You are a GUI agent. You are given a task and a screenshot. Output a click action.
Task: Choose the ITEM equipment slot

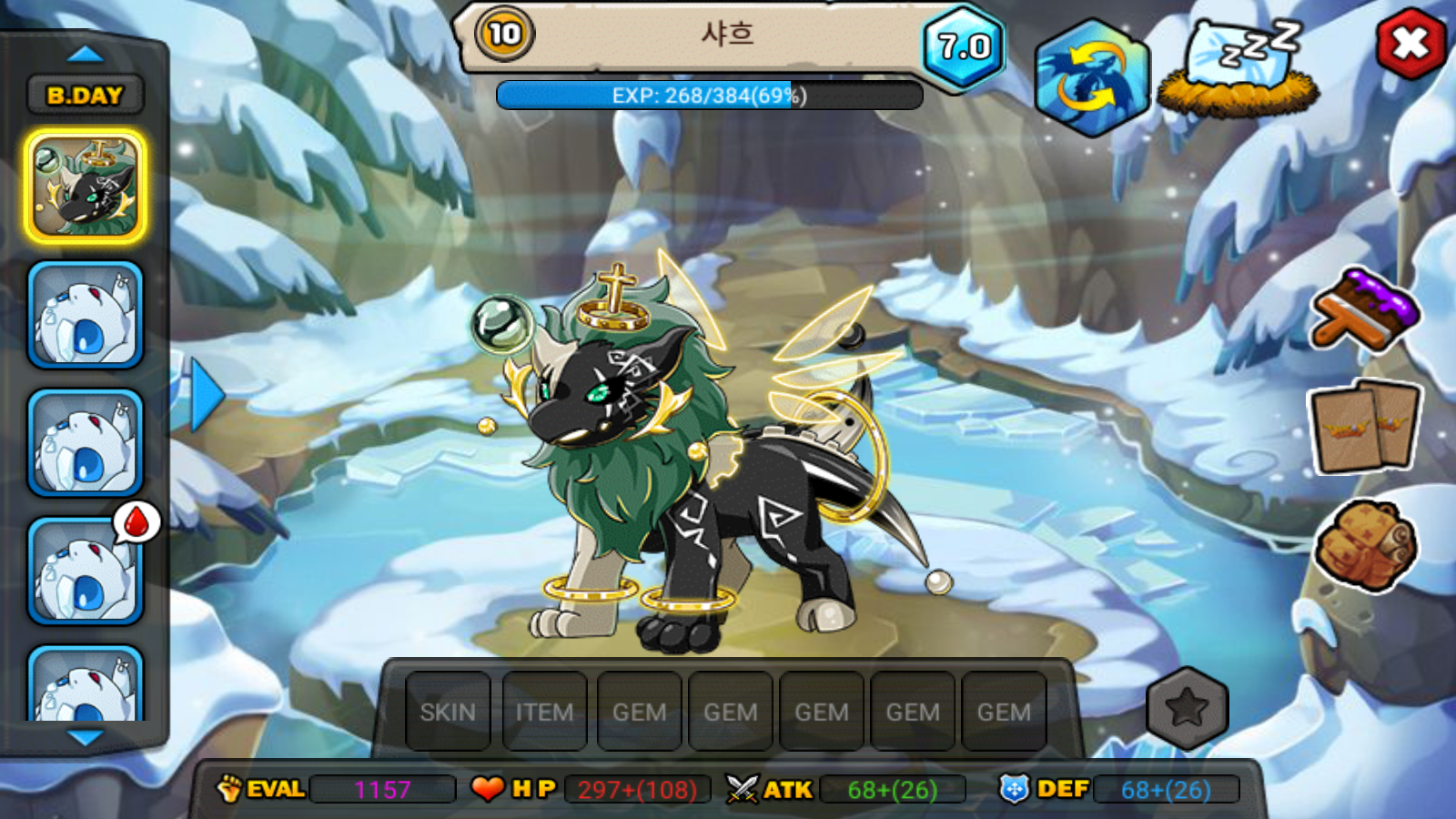pyautogui.click(x=544, y=712)
